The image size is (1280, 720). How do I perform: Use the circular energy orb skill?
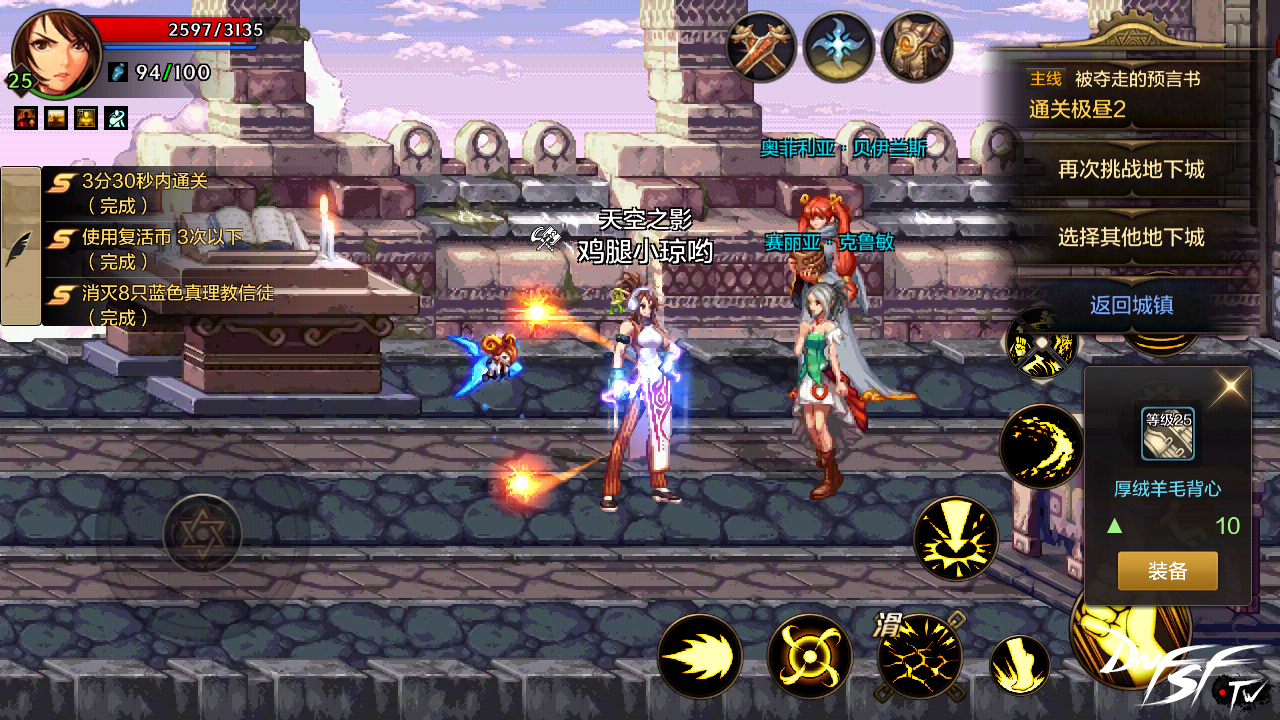[809, 656]
